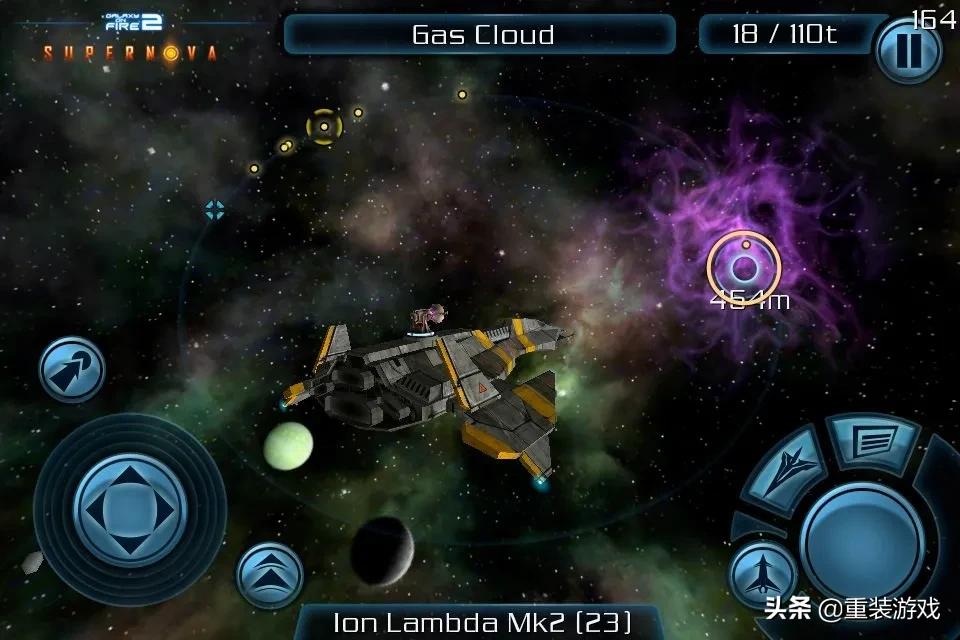Tap the large round fire button
Image resolution: width=960 pixels, height=640 pixels.
[x=861, y=545]
